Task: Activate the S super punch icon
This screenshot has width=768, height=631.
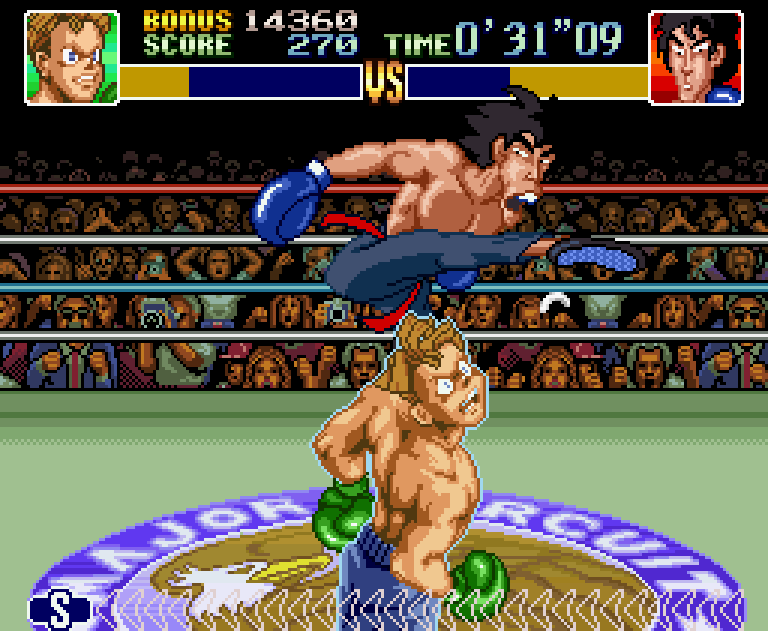Action: coord(61,609)
